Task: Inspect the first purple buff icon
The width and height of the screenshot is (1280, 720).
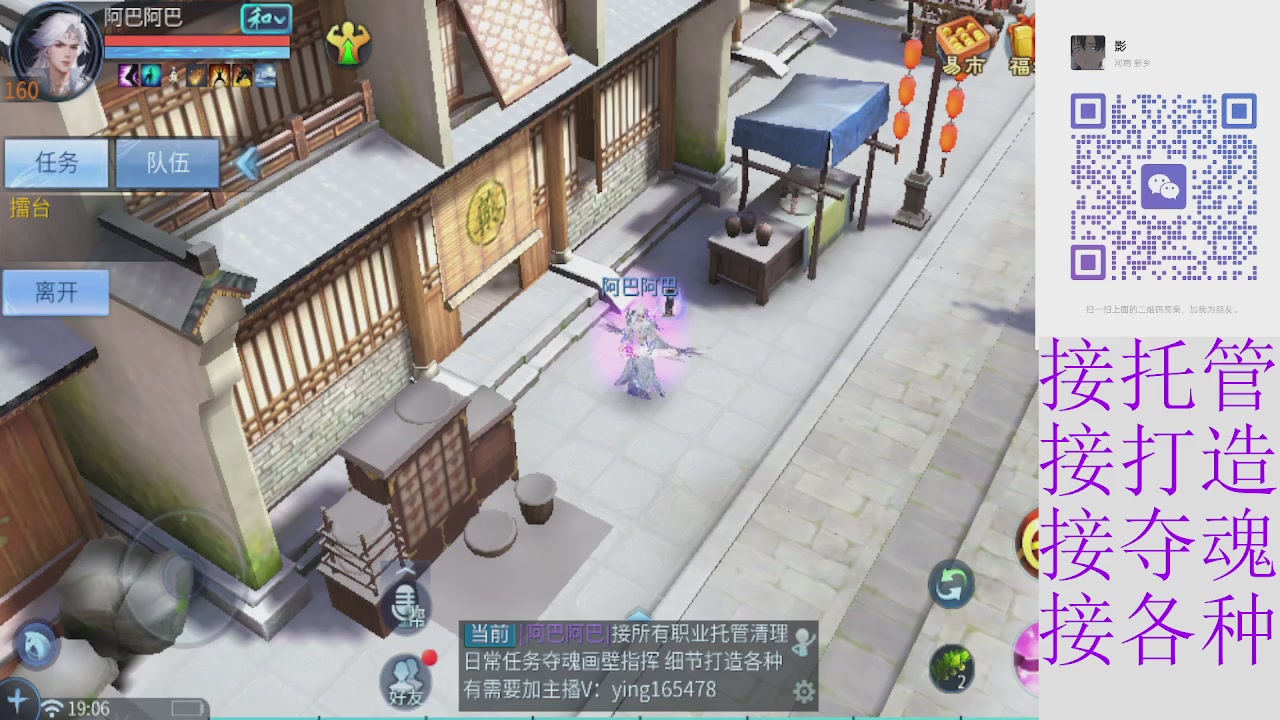Action: tap(126, 74)
